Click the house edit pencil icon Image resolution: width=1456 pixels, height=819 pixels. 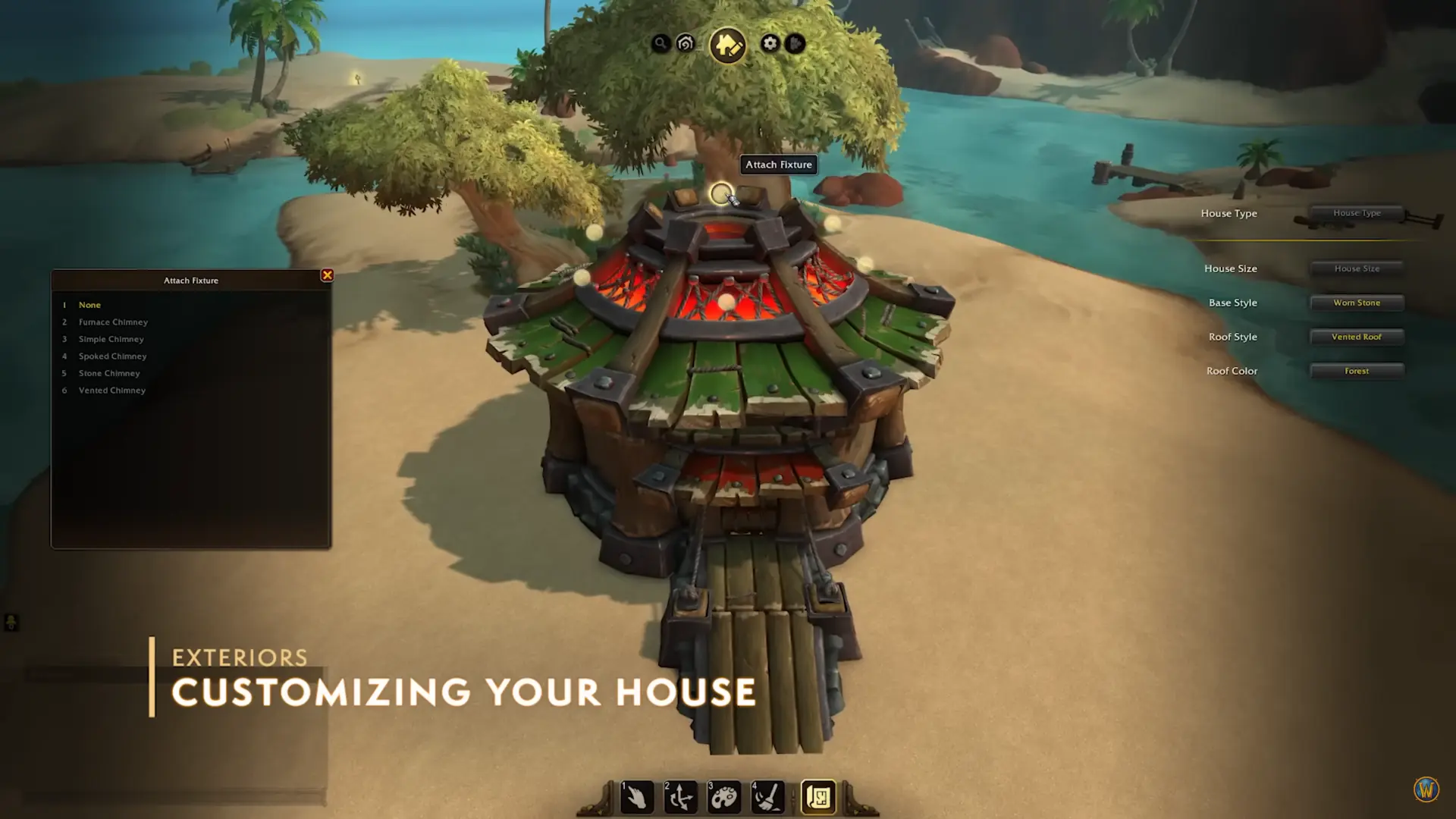click(727, 45)
